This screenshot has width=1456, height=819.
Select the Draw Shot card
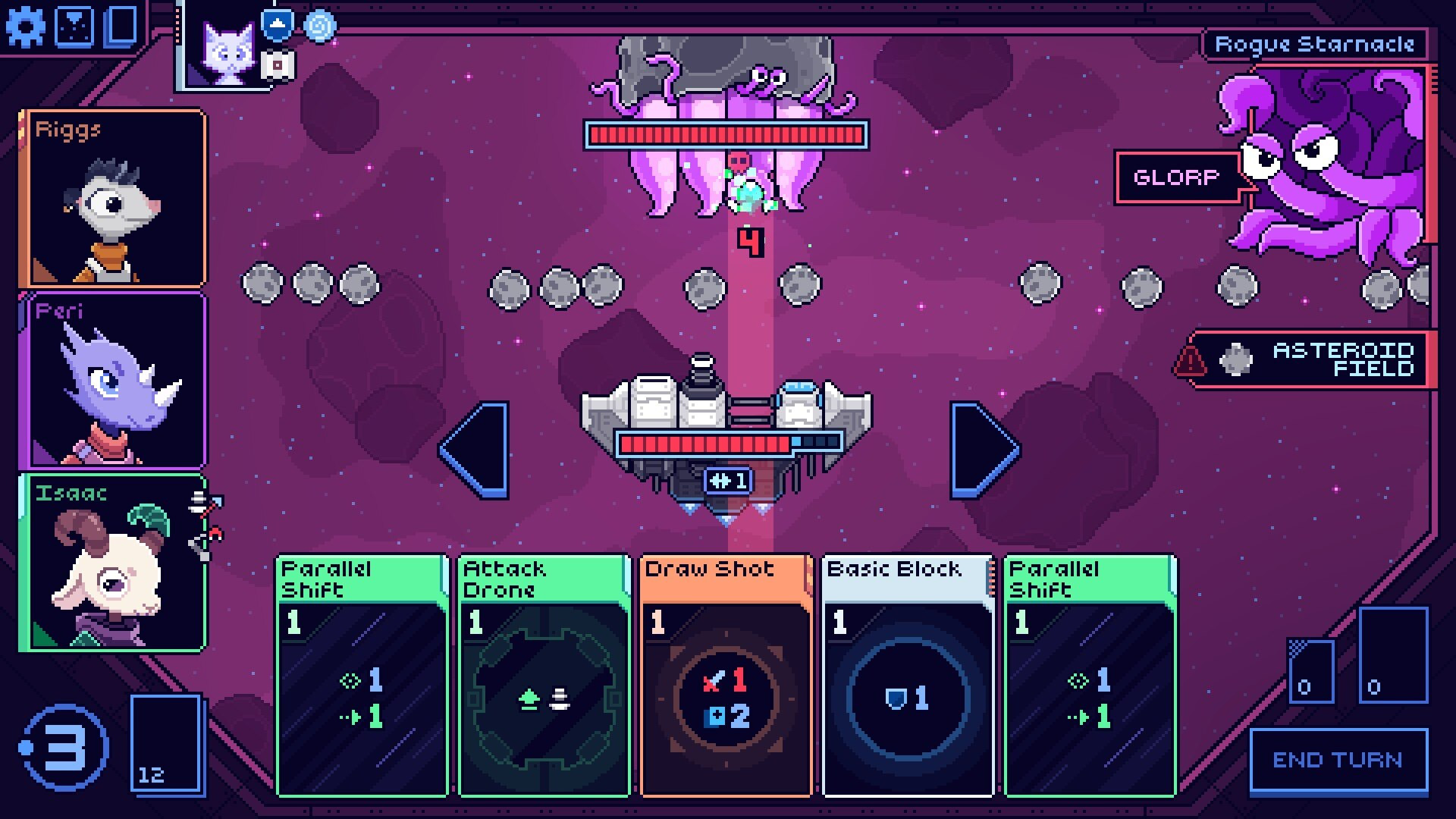pyautogui.click(x=726, y=675)
